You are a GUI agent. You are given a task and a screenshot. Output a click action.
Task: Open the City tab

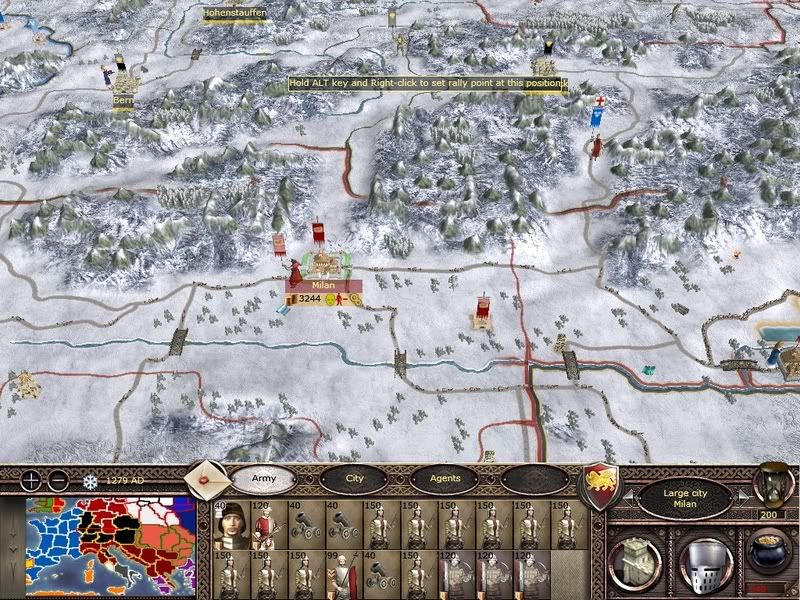[x=354, y=479]
